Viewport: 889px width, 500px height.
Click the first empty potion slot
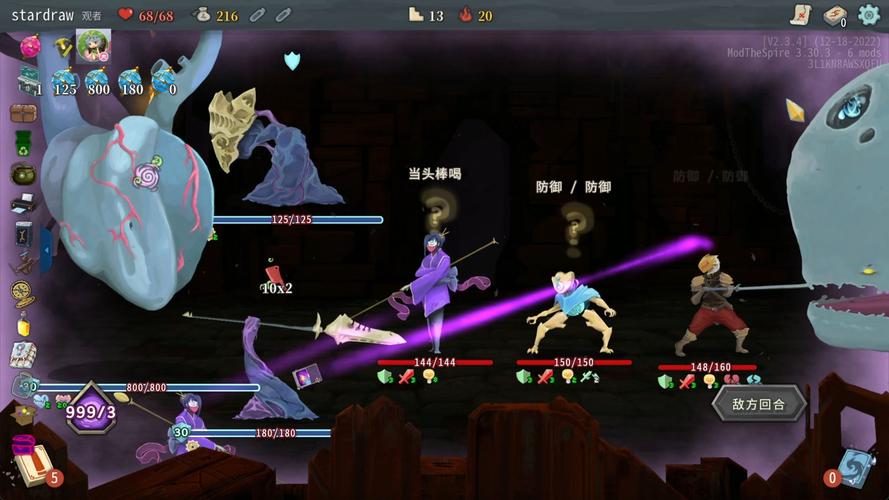[x=257, y=15]
